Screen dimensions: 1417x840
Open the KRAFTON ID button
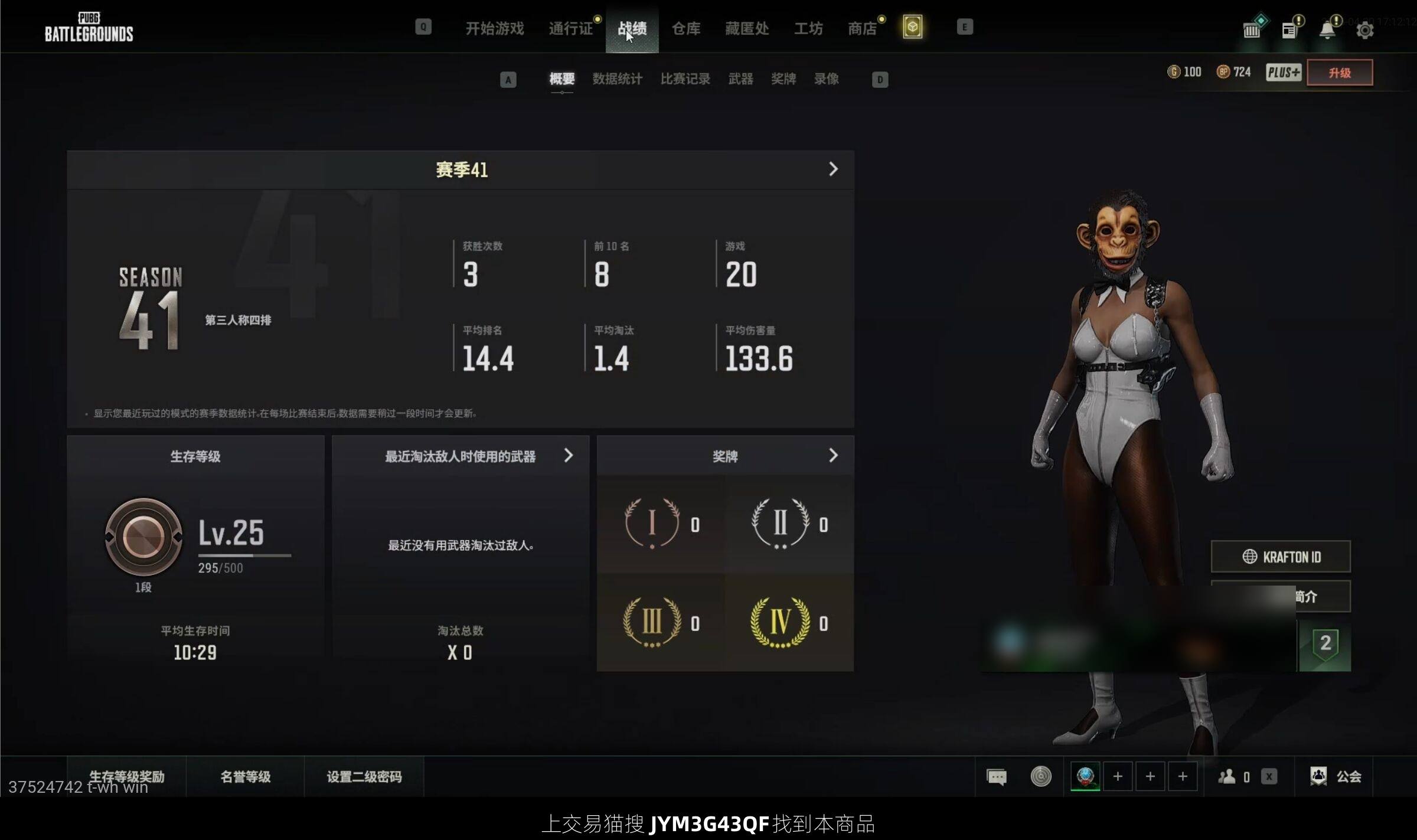[1280, 557]
